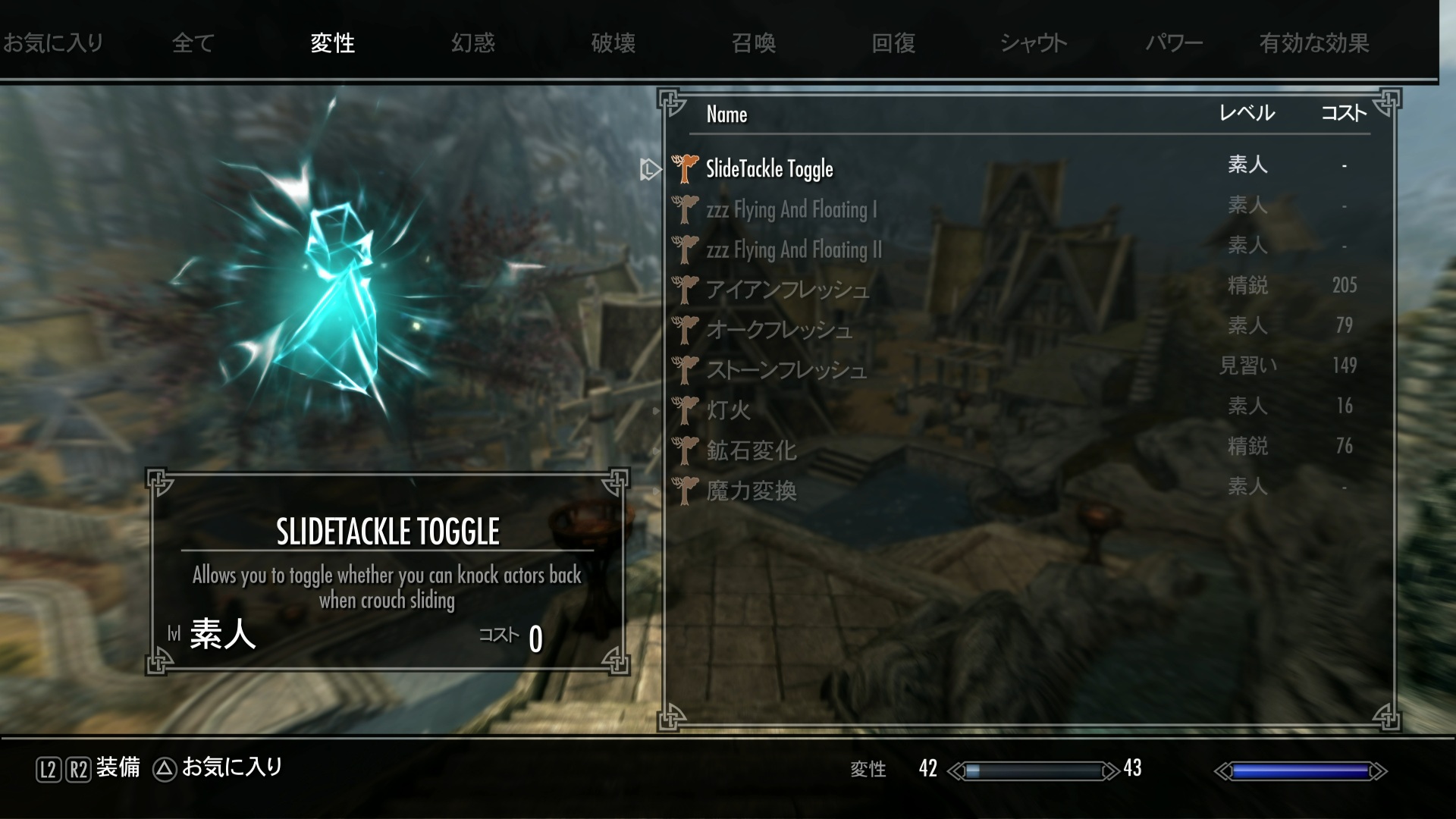Switch to the 回復 restoration tab

(x=893, y=42)
